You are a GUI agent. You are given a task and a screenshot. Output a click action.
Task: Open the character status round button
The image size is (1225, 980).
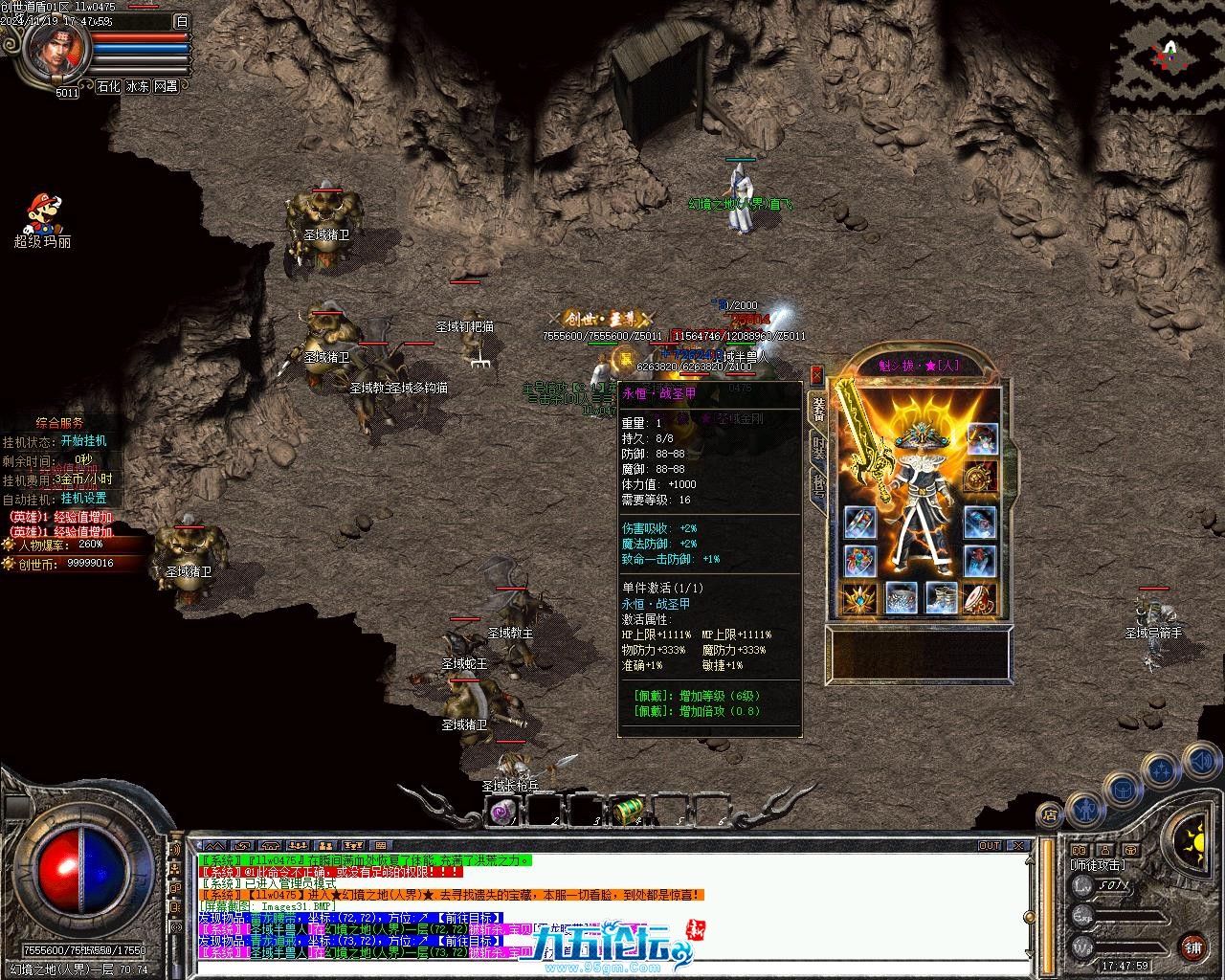click(x=1083, y=810)
